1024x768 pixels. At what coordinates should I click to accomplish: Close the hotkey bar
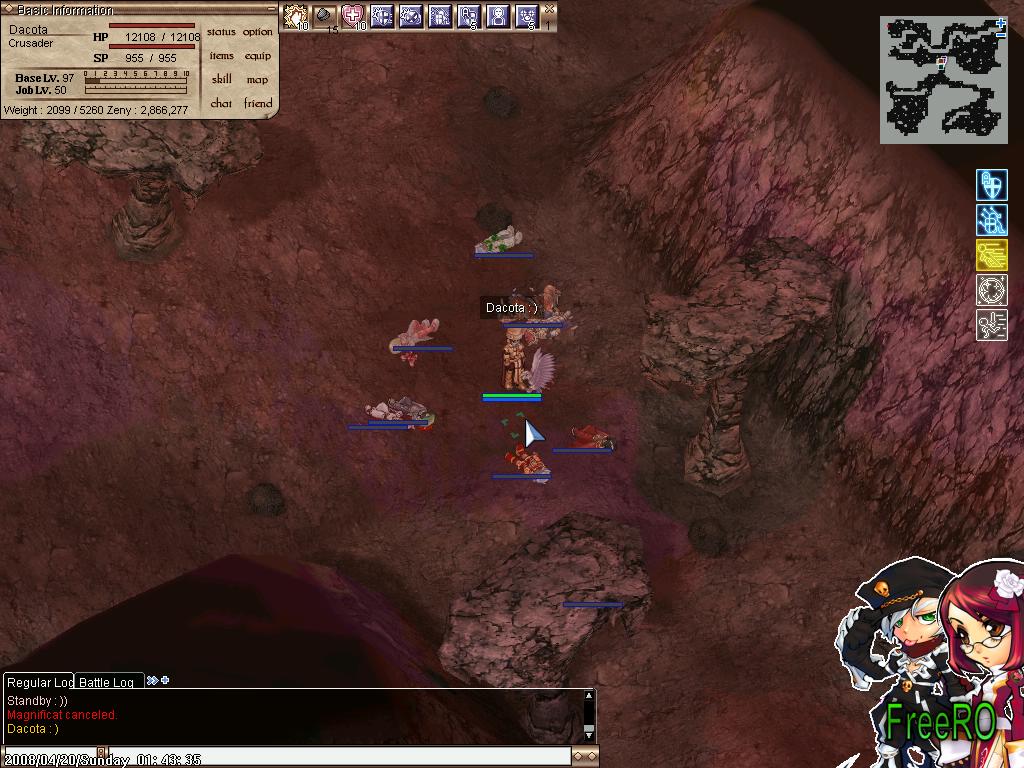(549, 9)
